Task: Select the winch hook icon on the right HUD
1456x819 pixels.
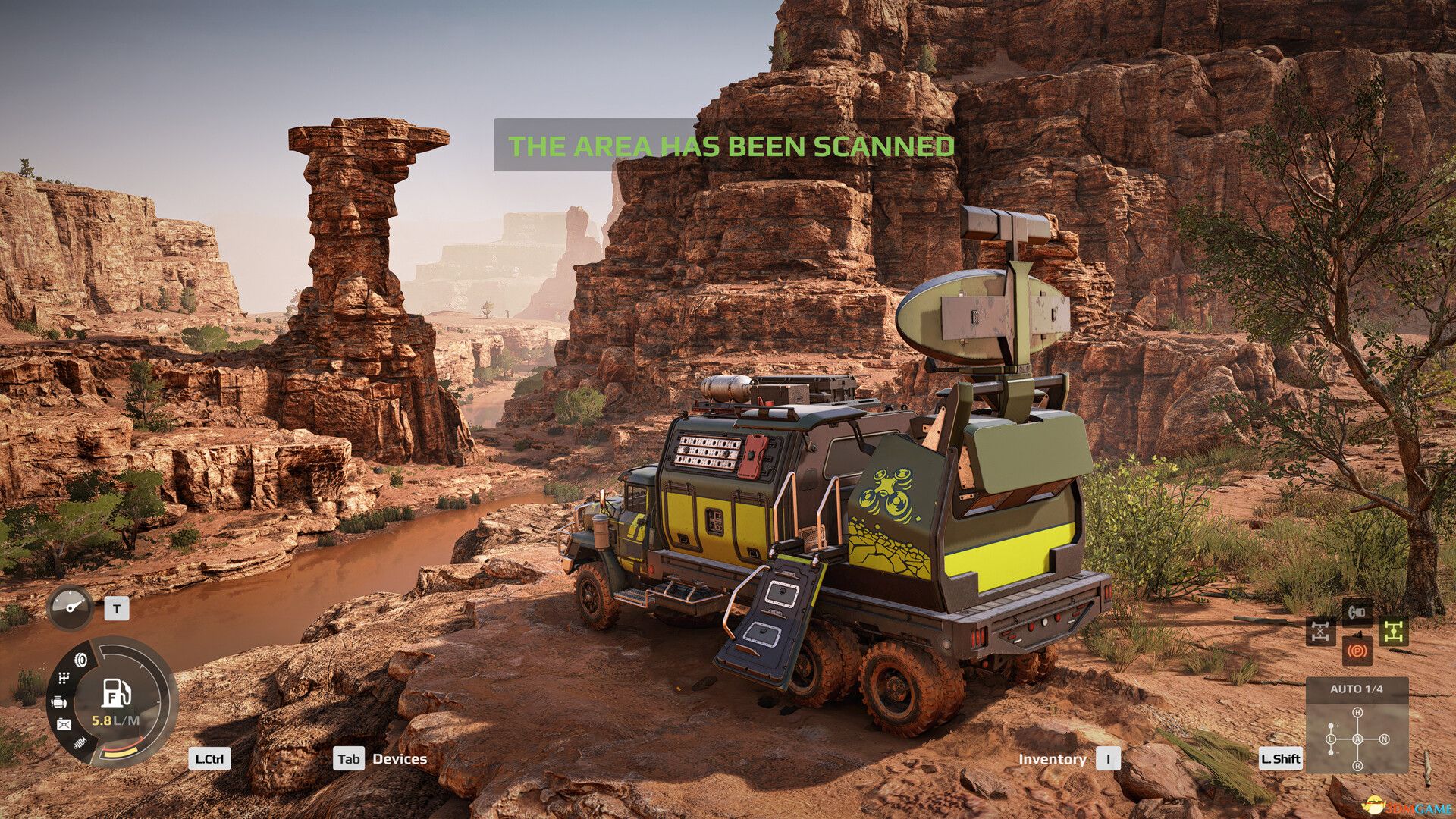Action: tap(1357, 612)
